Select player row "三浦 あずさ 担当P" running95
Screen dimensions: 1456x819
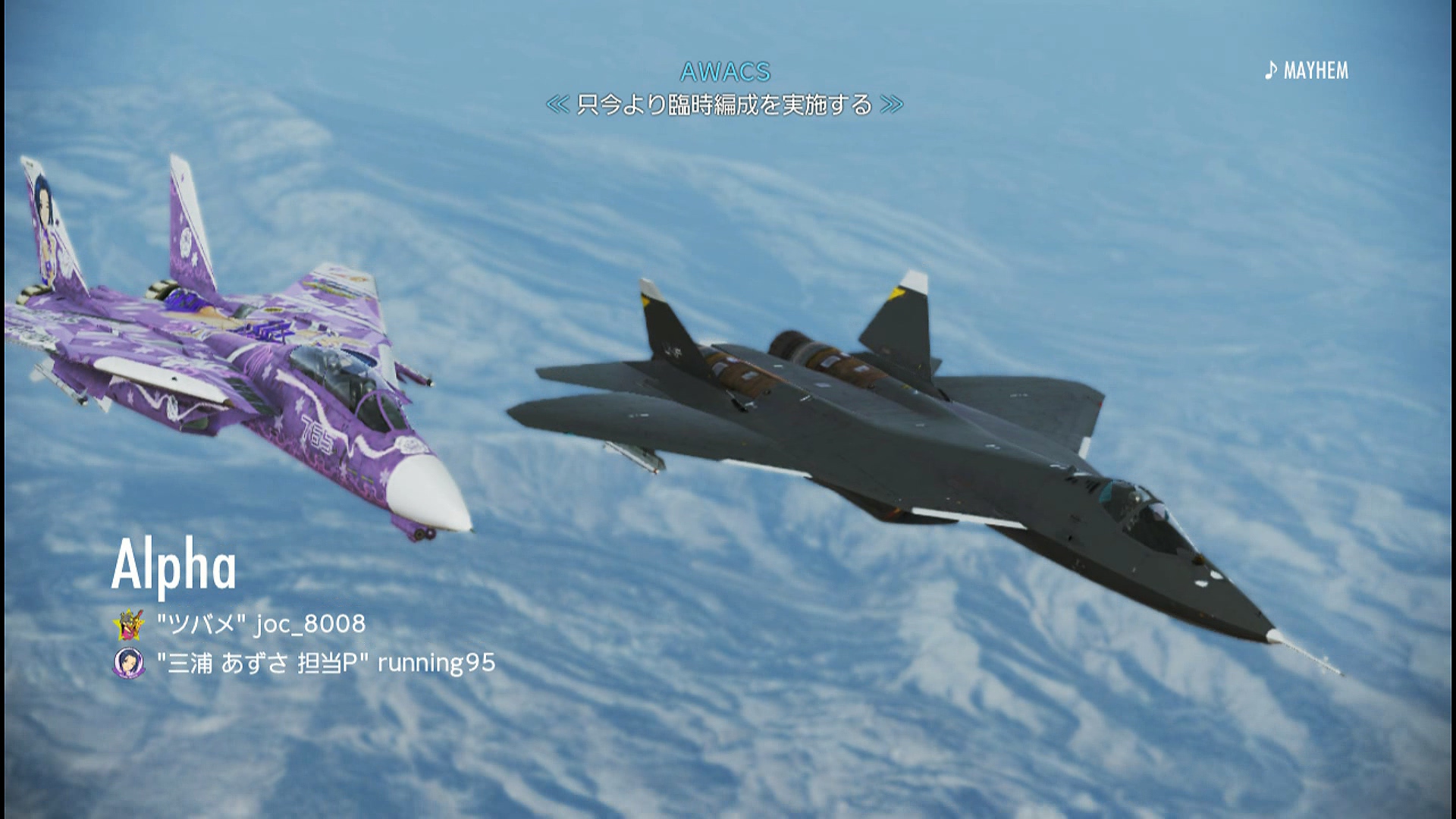click(x=325, y=664)
